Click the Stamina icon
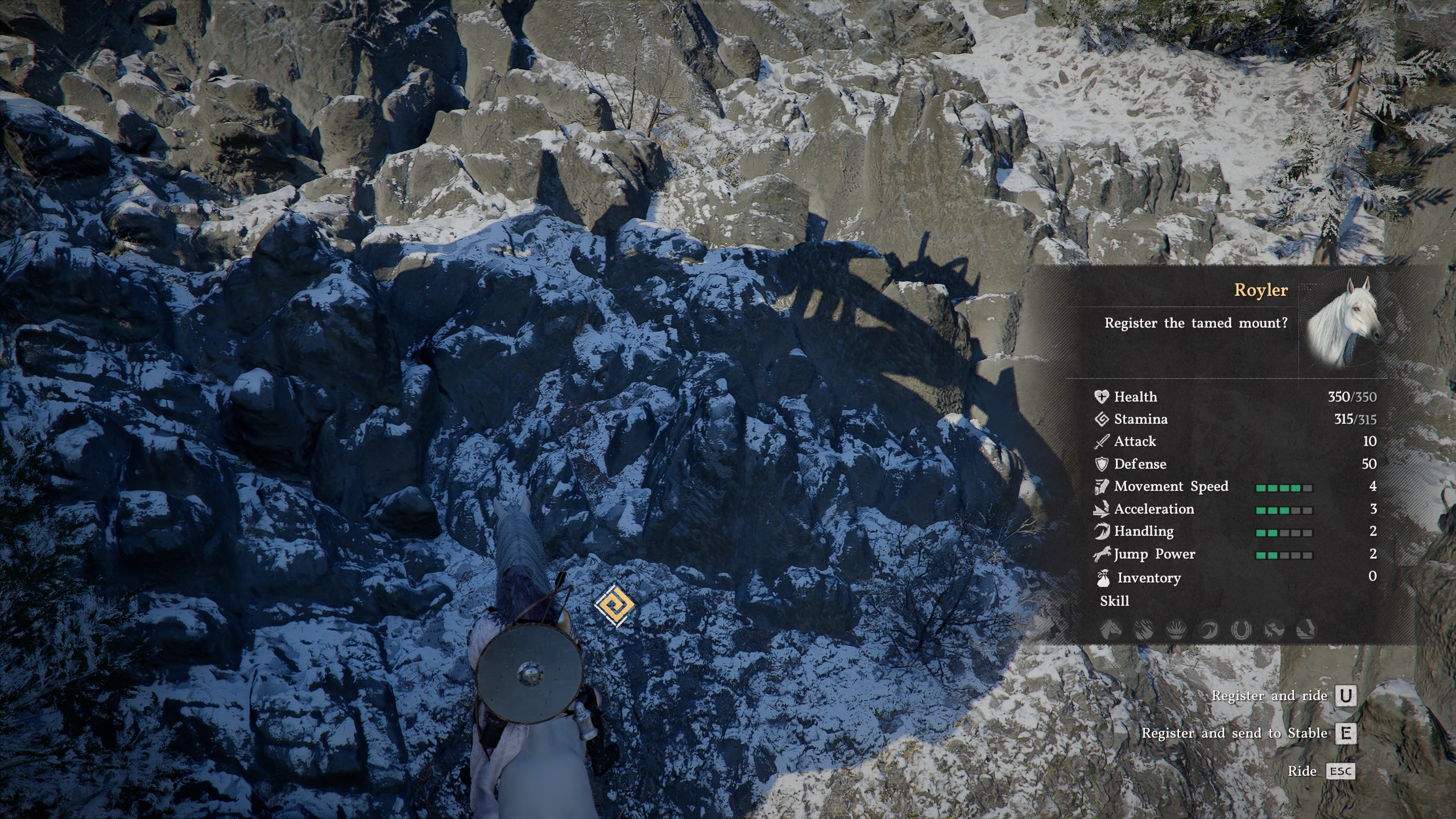This screenshot has width=1456, height=819. point(1102,419)
